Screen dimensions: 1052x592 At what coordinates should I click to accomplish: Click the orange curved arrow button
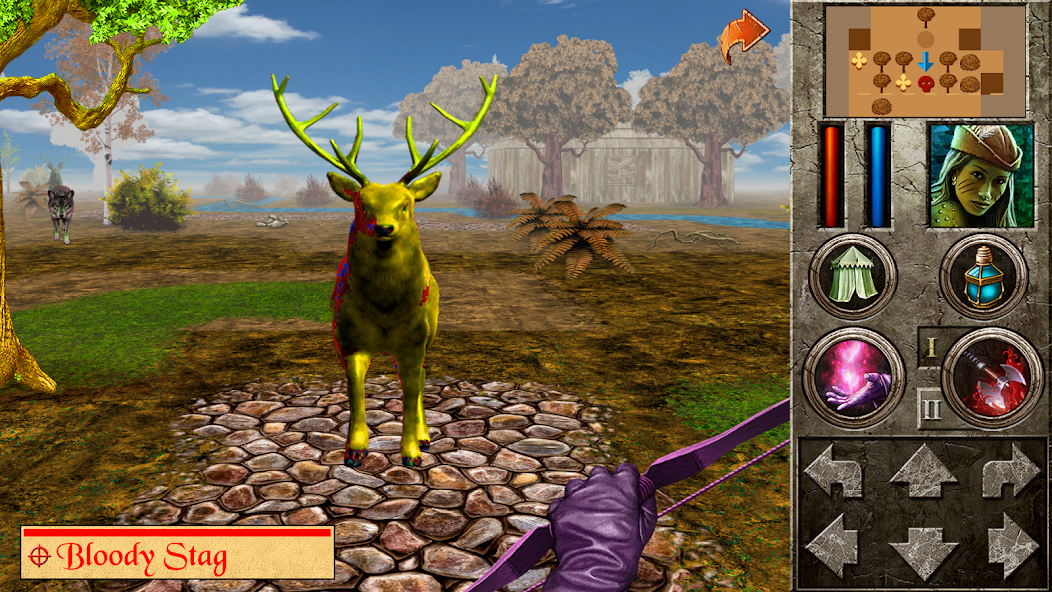coord(742,37)
